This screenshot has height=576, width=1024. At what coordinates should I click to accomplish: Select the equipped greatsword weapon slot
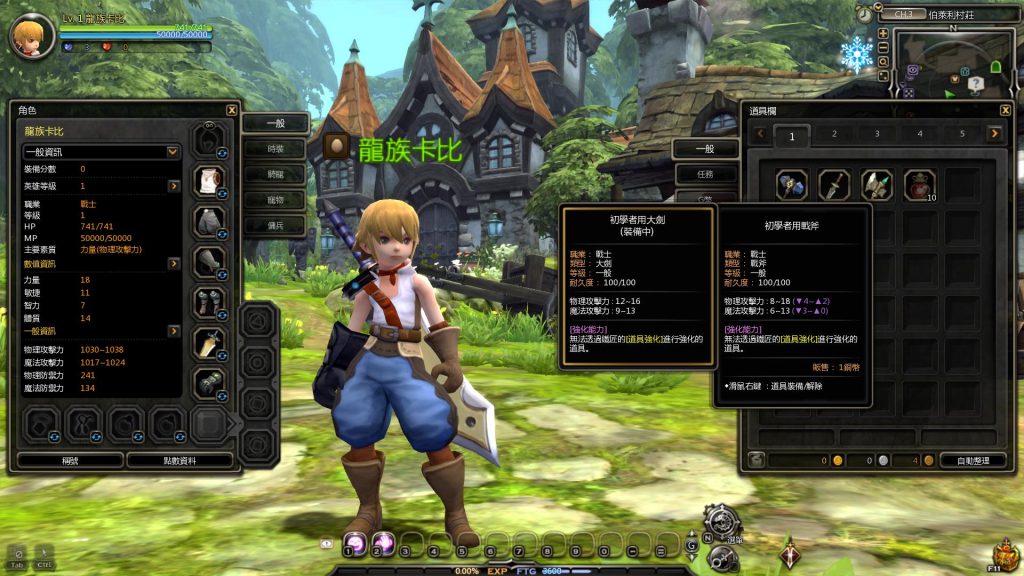[209, 342]
